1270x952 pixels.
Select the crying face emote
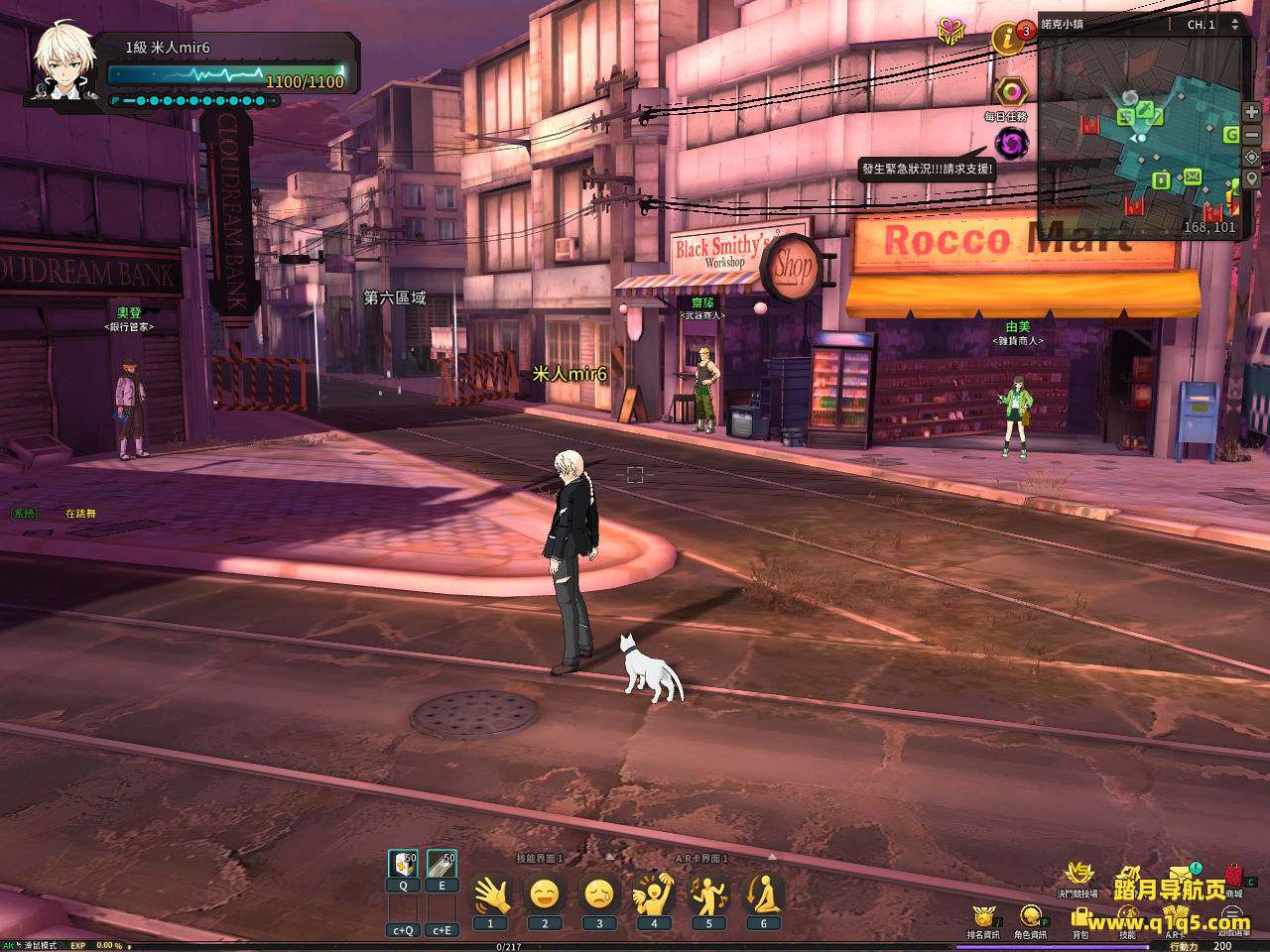pos(599,895)
